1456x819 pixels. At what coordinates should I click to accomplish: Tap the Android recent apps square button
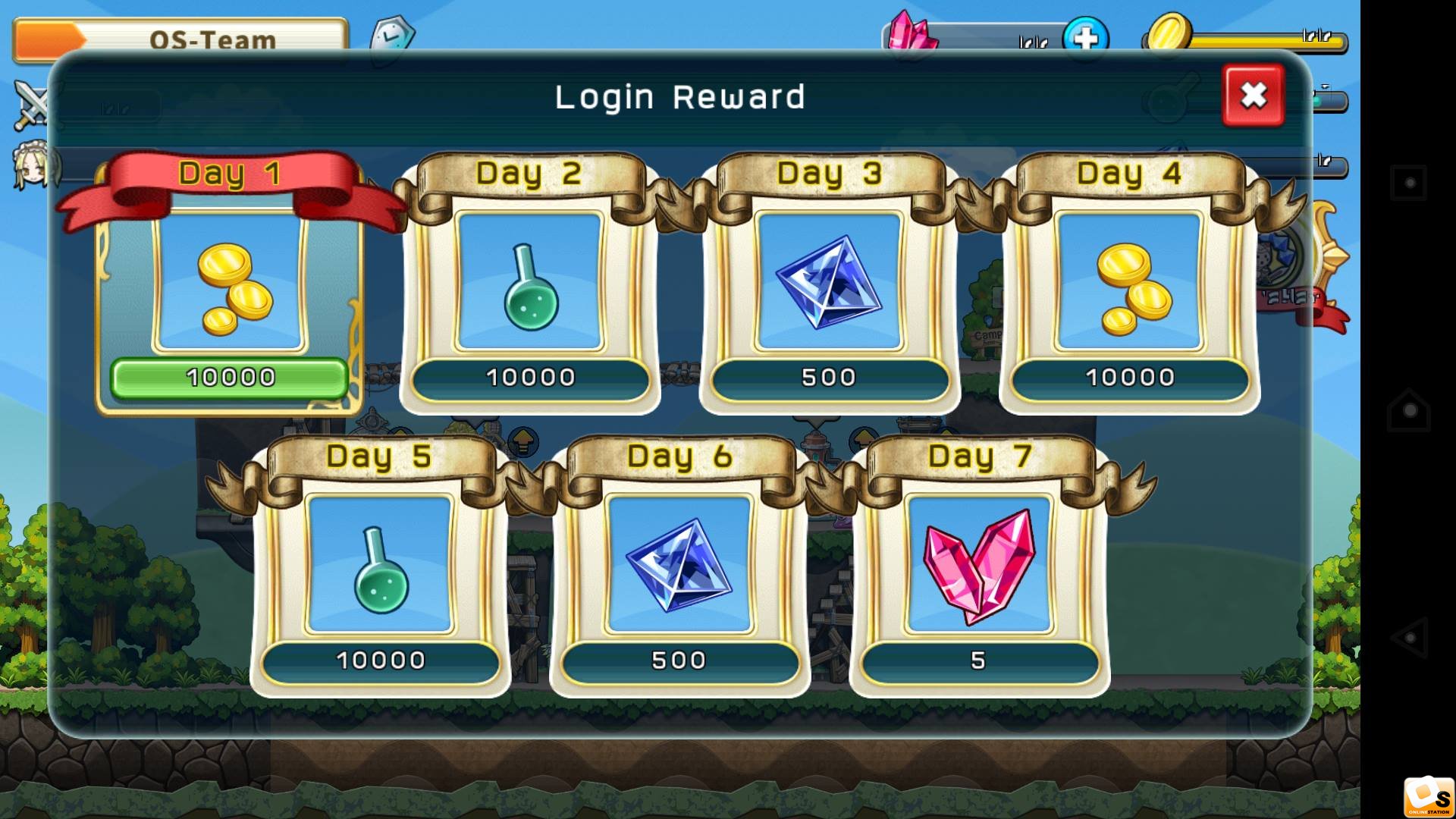pyautogui.click(x=1410, y=183)
